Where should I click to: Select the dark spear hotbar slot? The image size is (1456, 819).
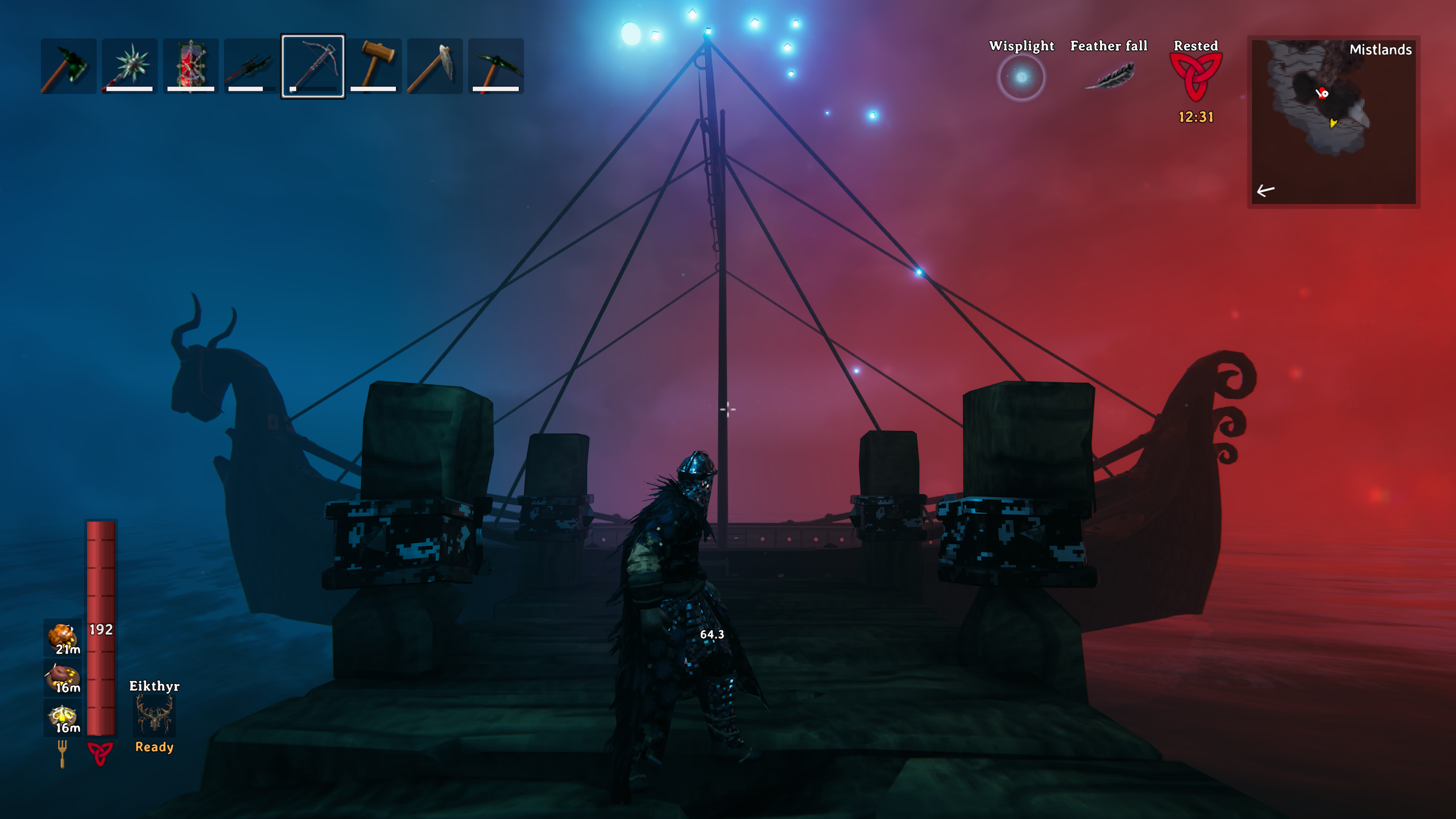pos(251,66)
